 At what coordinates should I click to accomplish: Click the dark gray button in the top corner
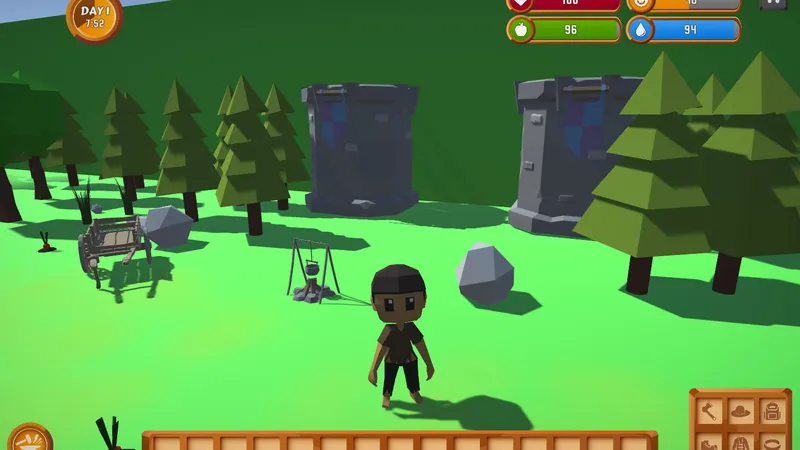[x=773, y=3]
